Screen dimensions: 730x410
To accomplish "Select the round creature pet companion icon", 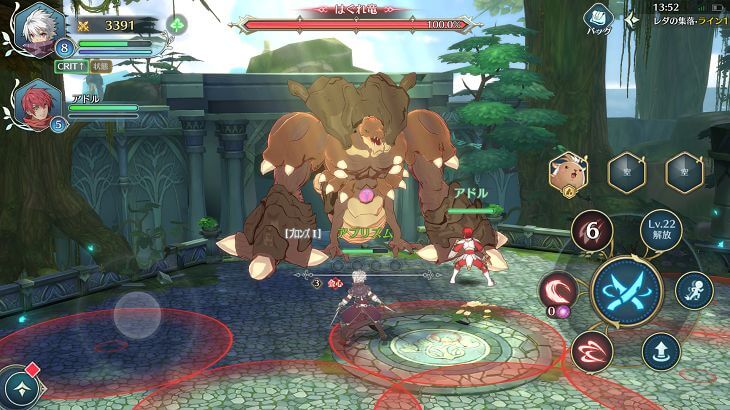I will click(x=568, y=172).
